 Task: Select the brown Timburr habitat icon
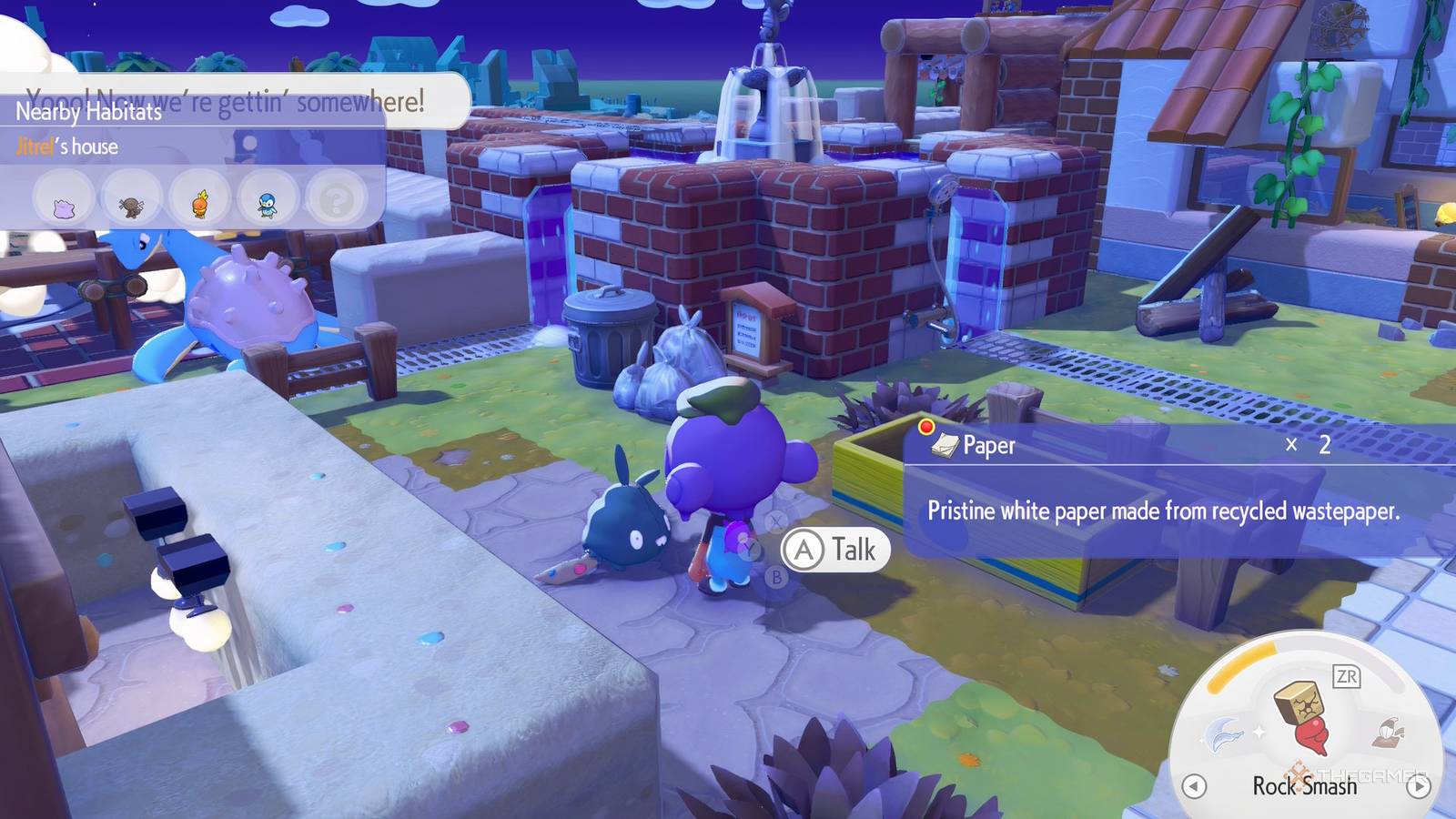(133, 201)
